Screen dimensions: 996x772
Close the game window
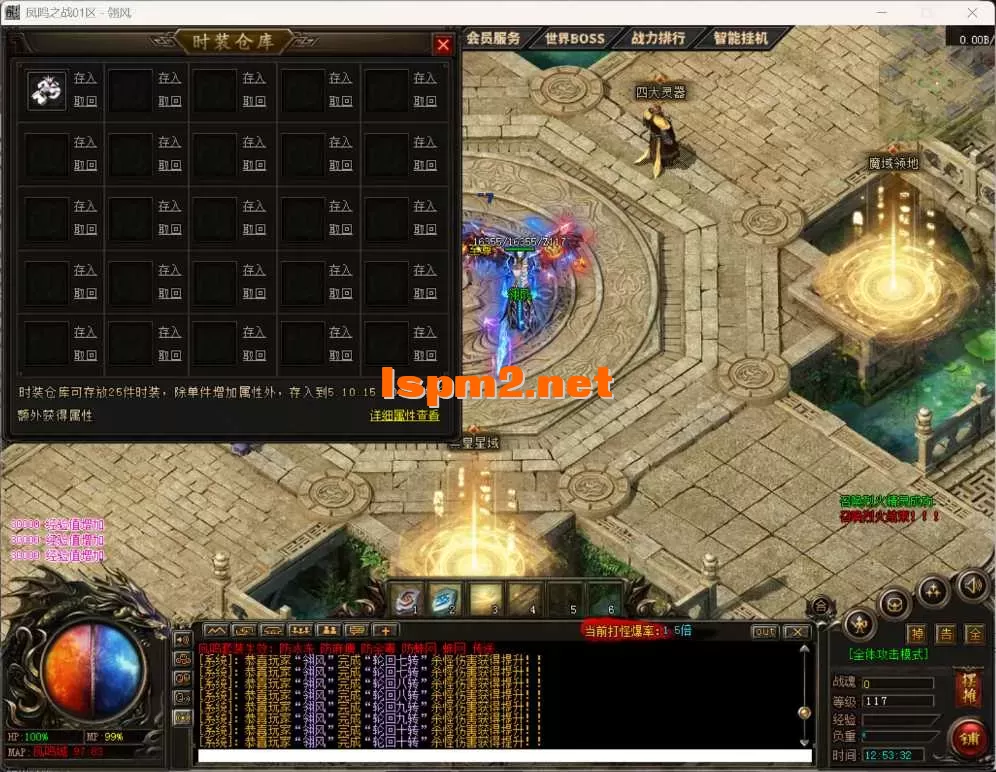(973, 13)
